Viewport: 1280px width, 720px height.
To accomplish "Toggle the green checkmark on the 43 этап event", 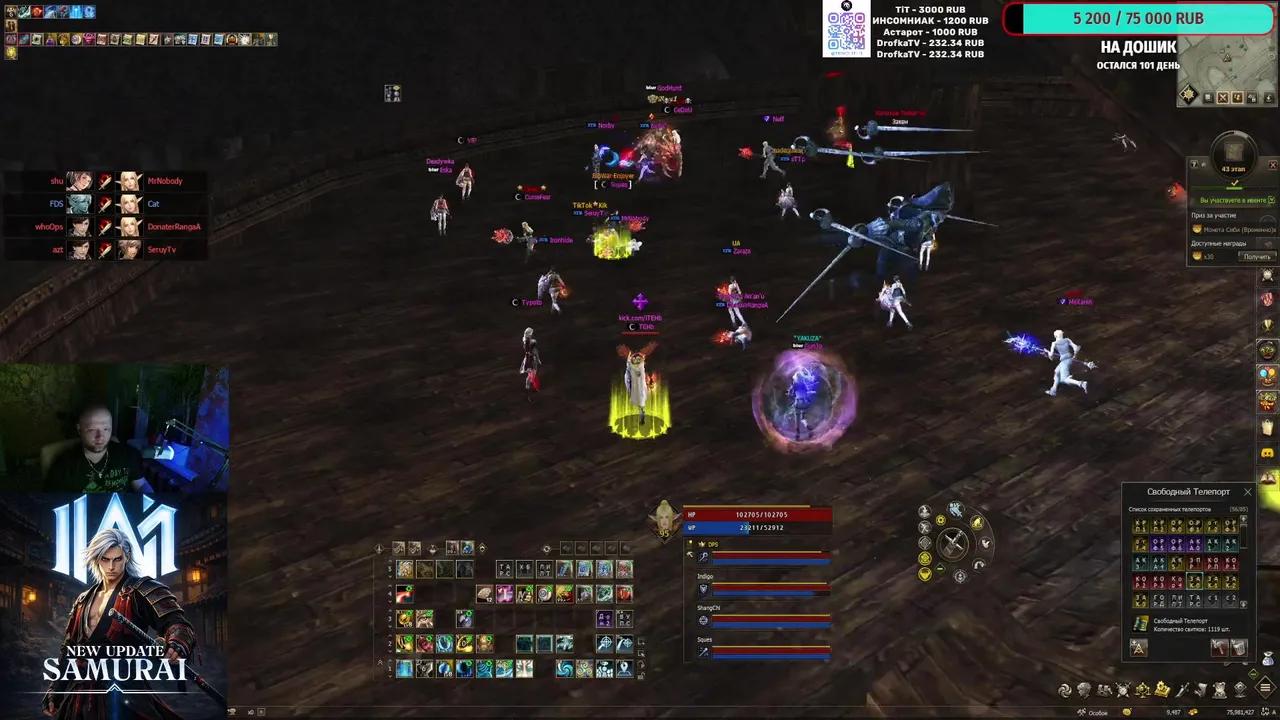I will click(1235, 182).
